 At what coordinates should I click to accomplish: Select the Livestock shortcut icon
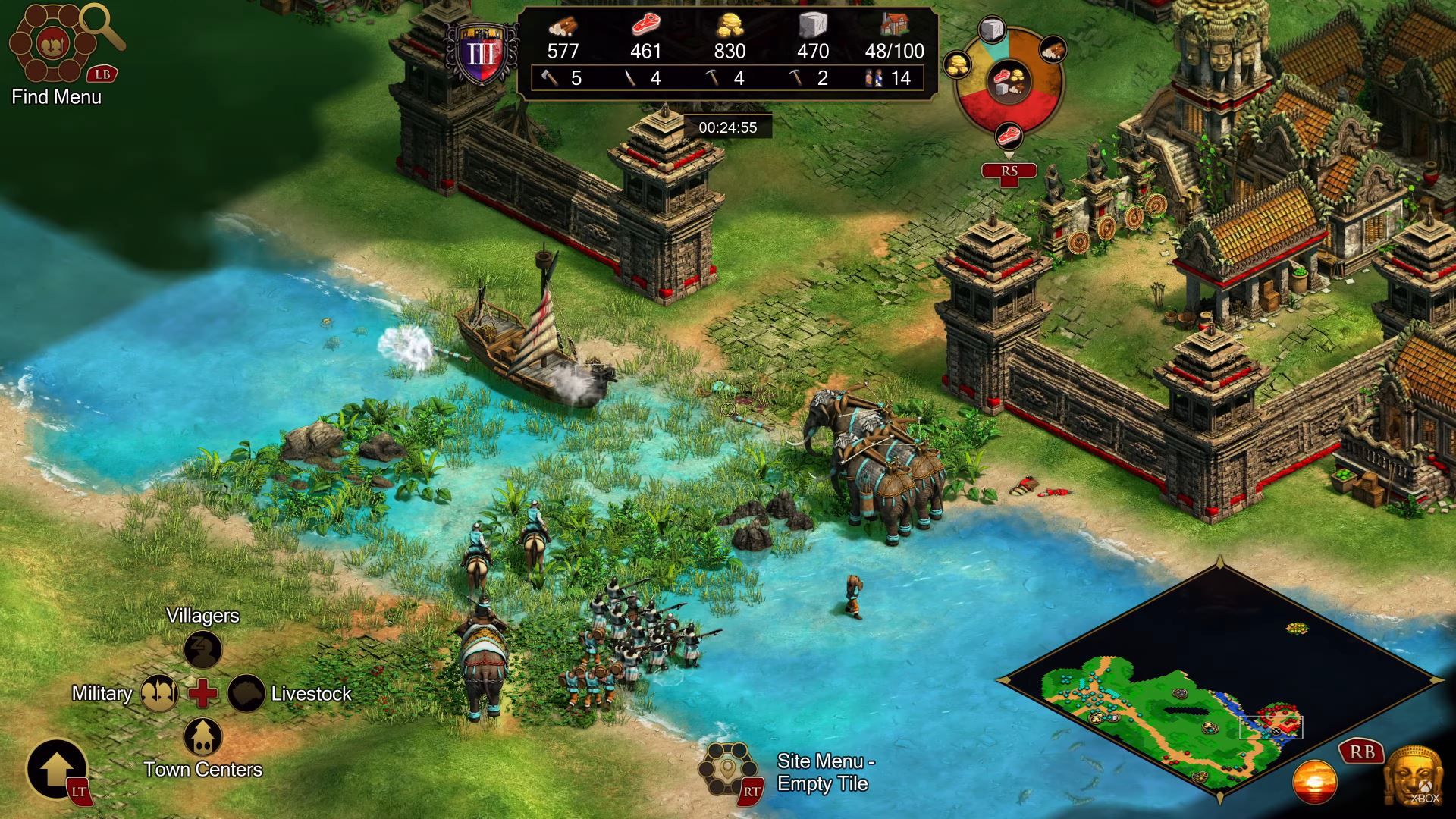pyautogui.click(x=246, y=692)
